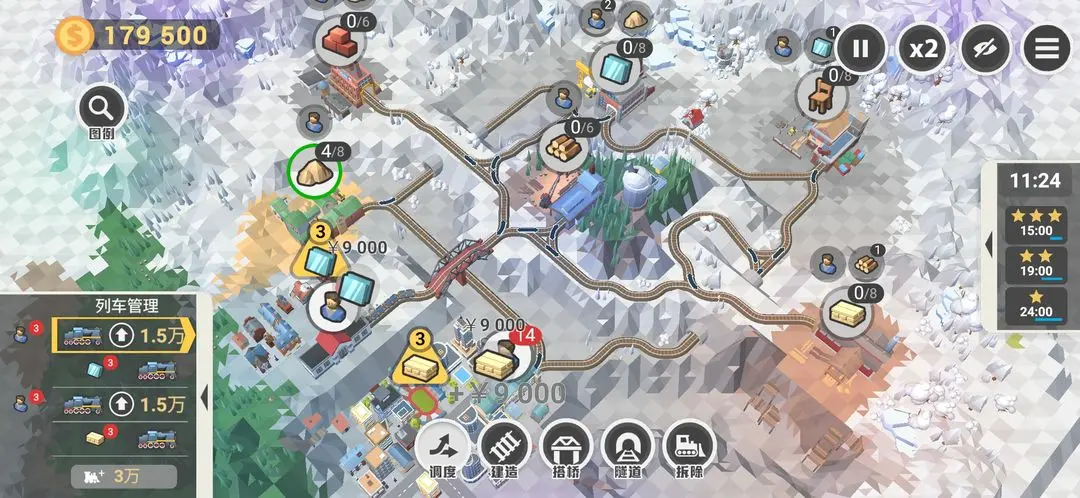Hide interface with the eye button

click(x=985, y=48)
